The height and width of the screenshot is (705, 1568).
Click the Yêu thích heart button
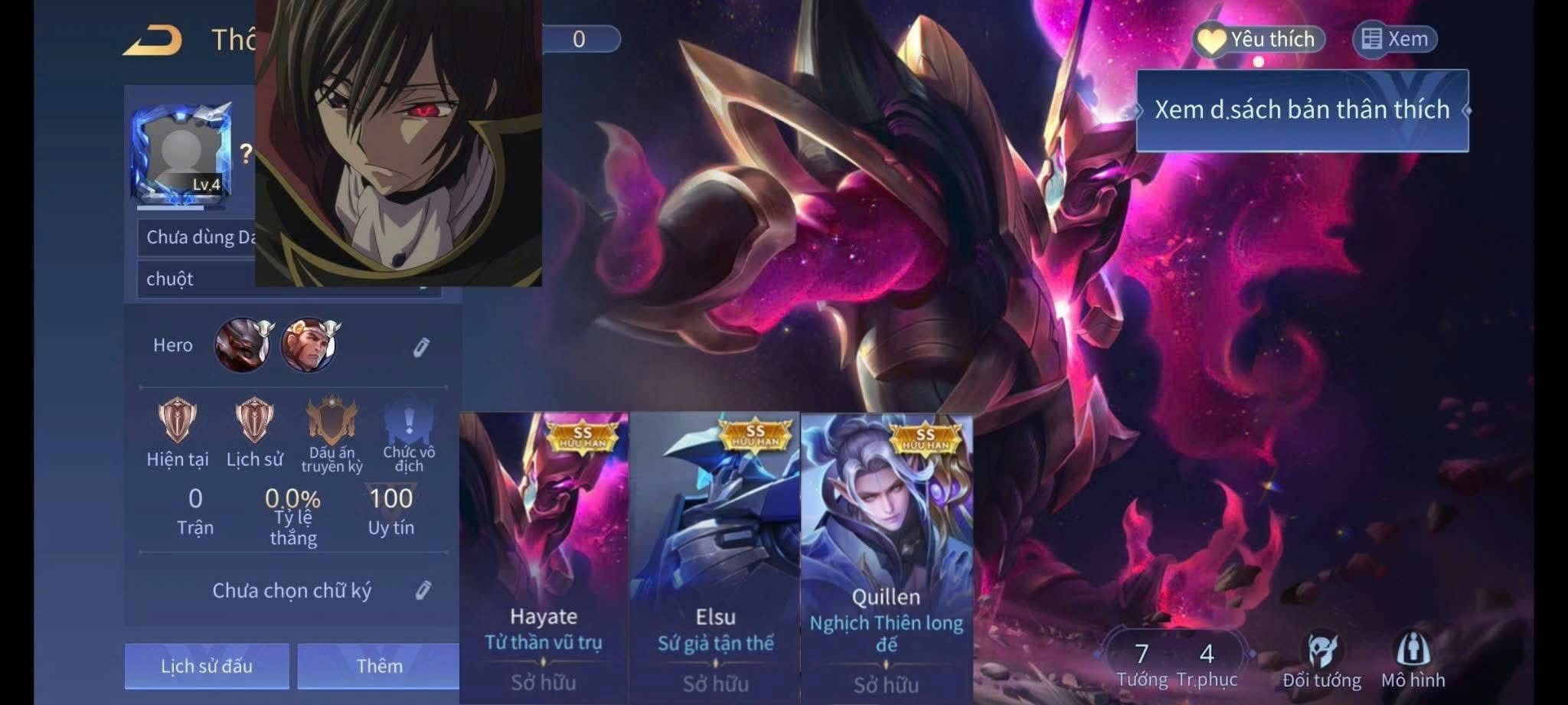point(1259,40)
